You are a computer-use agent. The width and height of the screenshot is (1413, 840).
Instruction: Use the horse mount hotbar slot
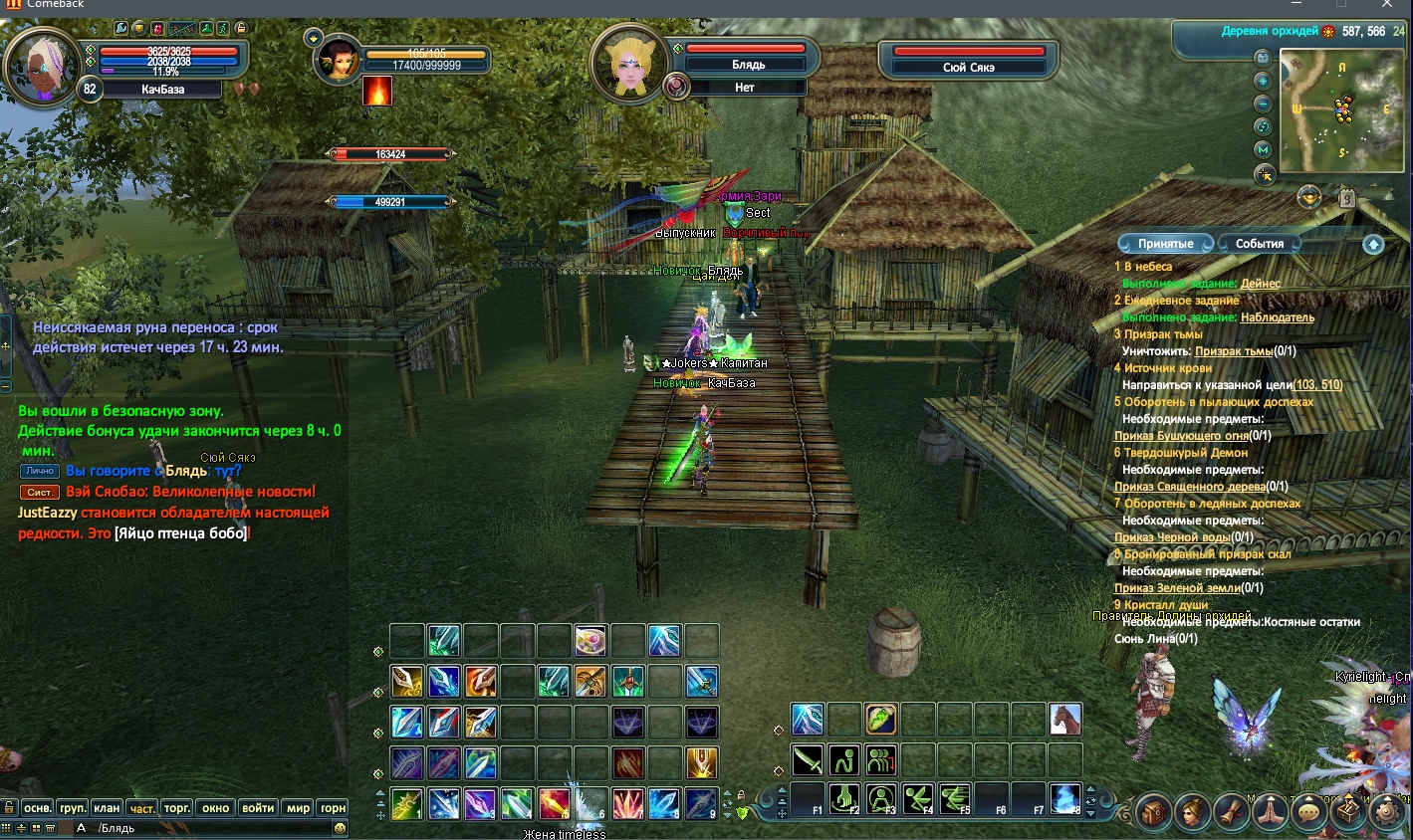1064,719
